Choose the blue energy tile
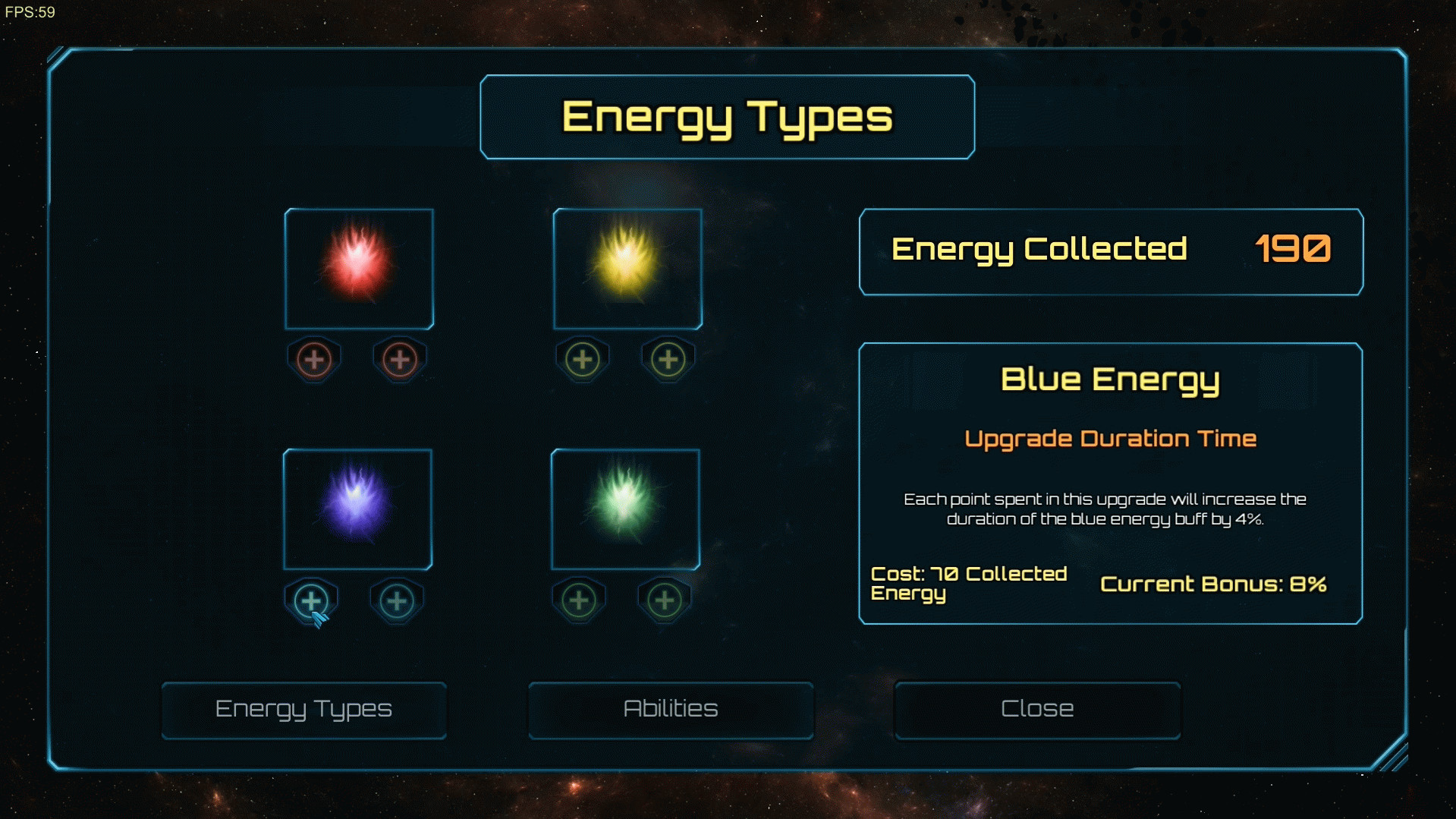 357,509
